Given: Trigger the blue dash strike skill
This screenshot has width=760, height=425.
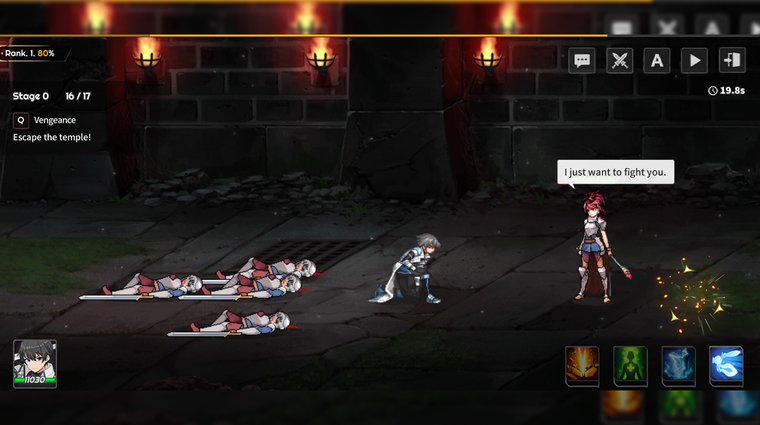Looking at the screenshot, I should (x=726, y=366).
